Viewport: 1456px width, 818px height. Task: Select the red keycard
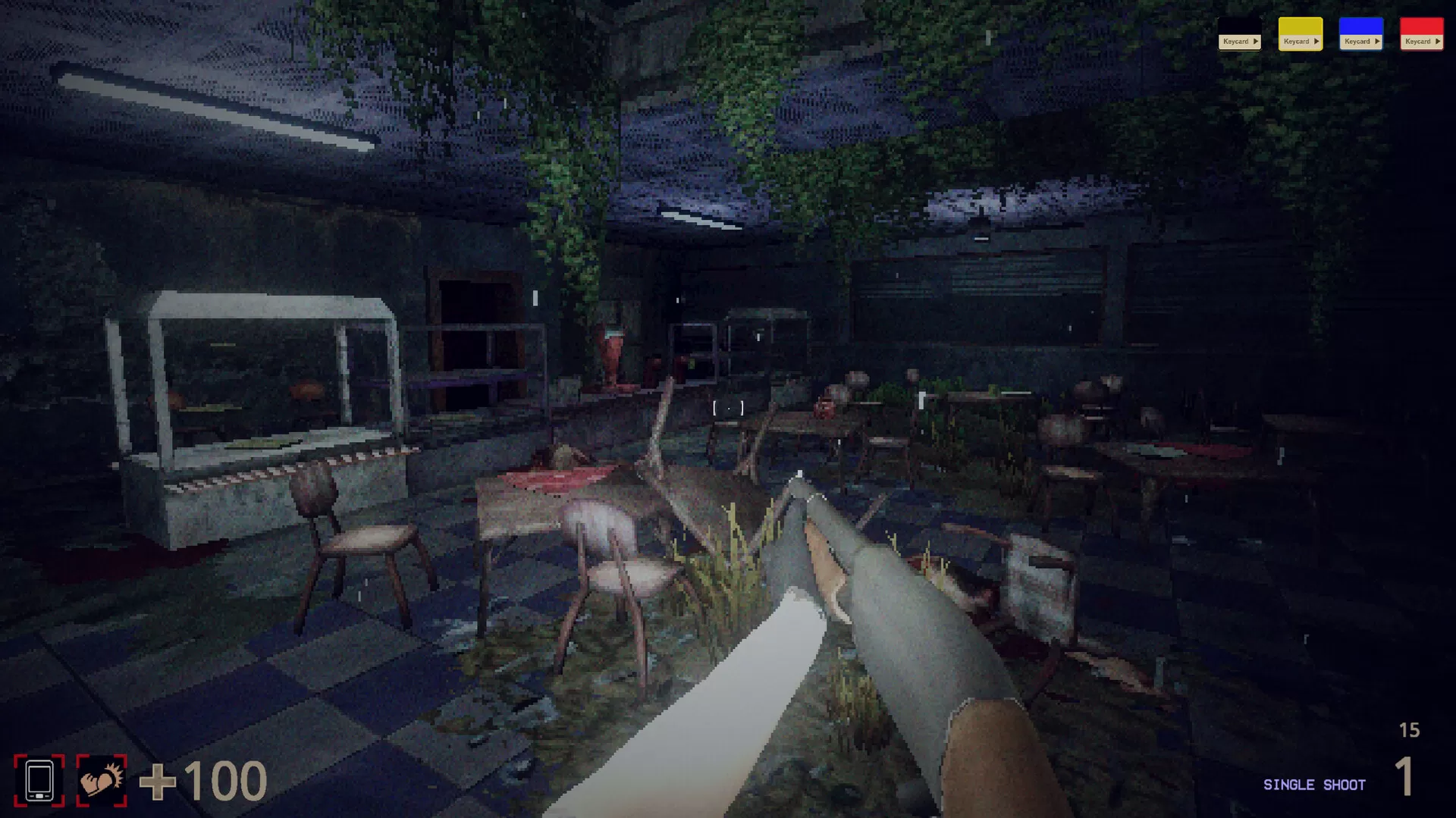point(1421,34)
